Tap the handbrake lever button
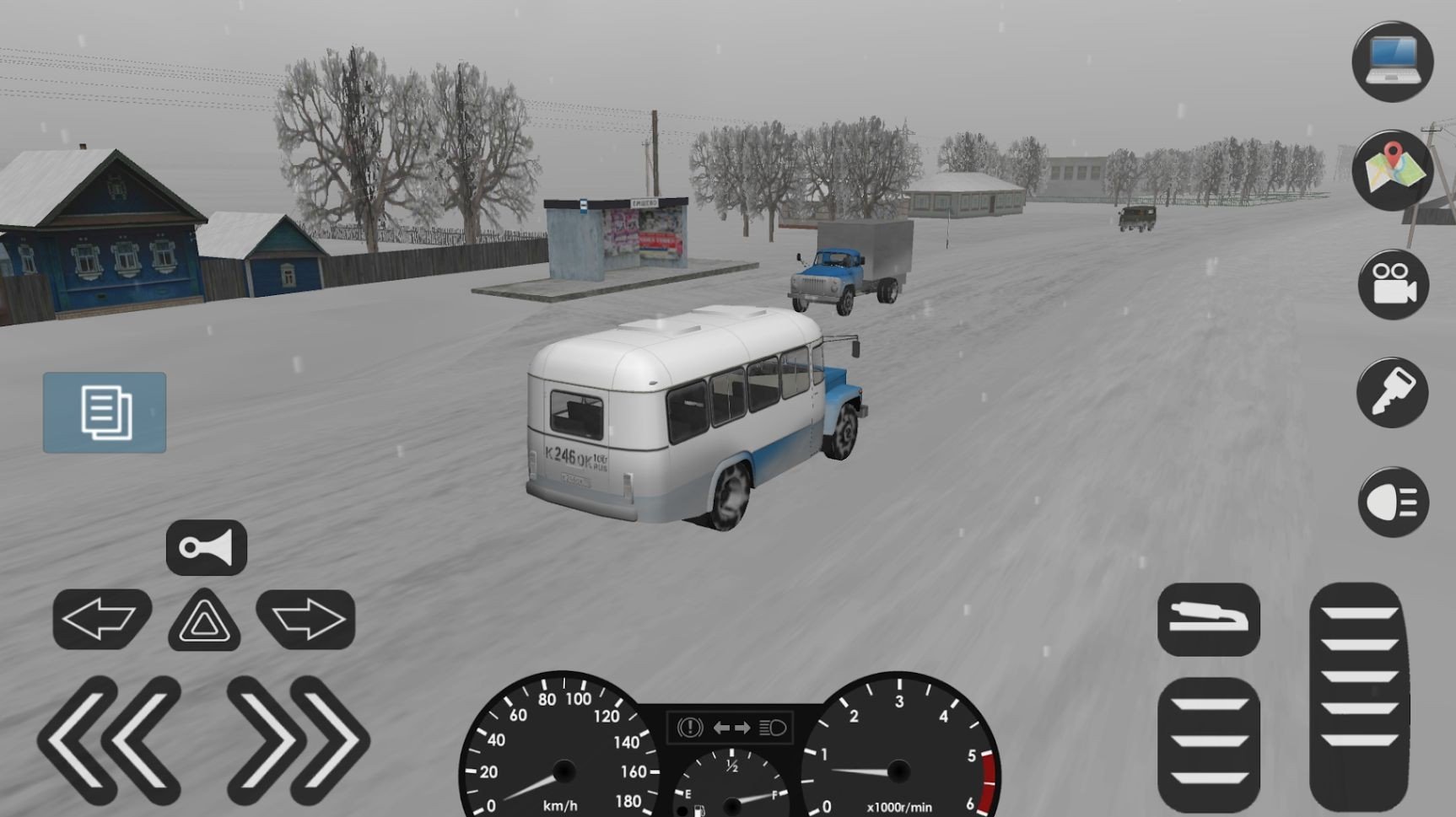 click(1208, 620)
